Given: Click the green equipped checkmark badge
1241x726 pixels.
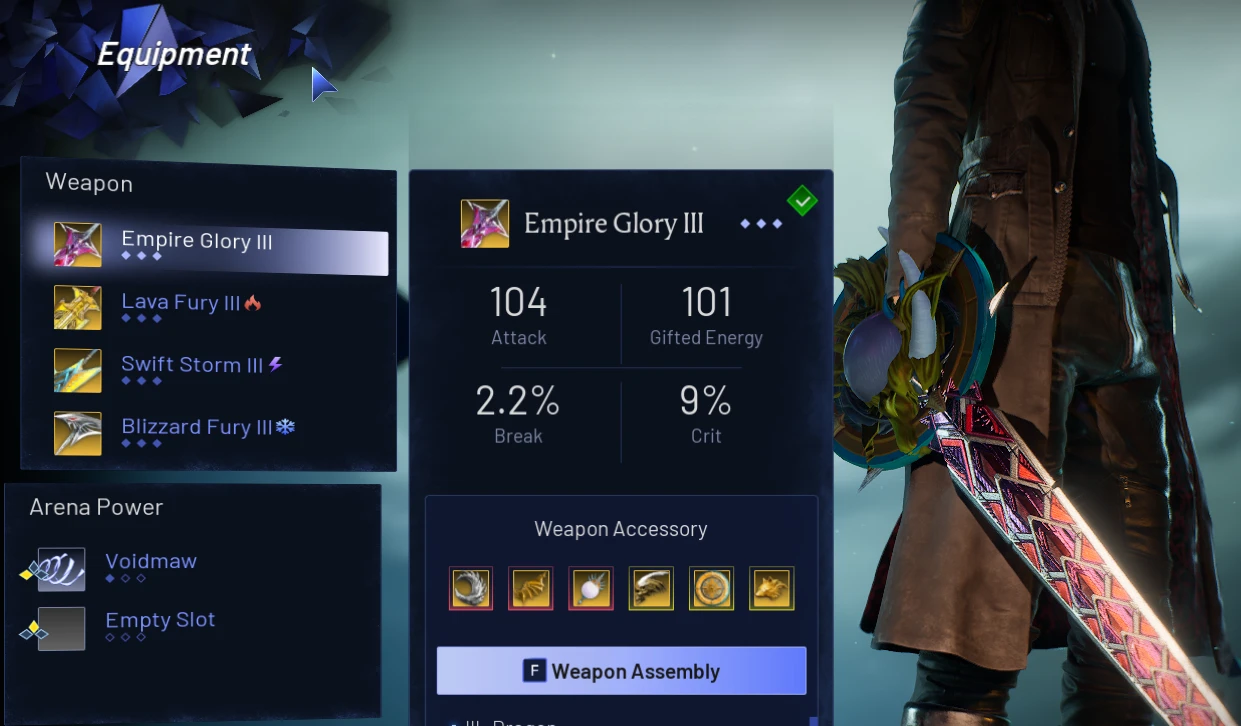Looking at the screenshot, I should [802, 201].
